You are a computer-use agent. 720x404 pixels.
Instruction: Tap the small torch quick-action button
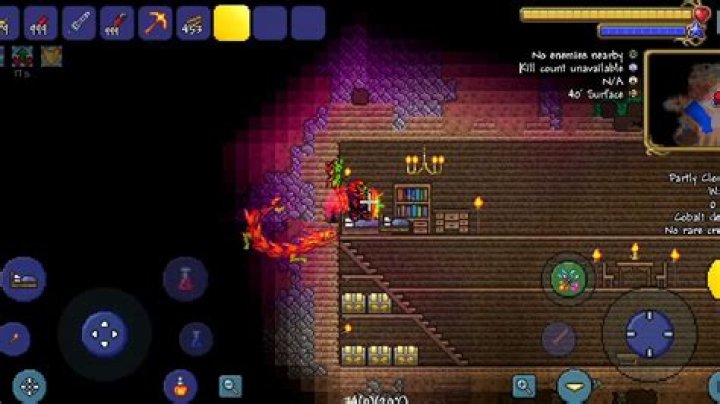click(x=14, y=338)
